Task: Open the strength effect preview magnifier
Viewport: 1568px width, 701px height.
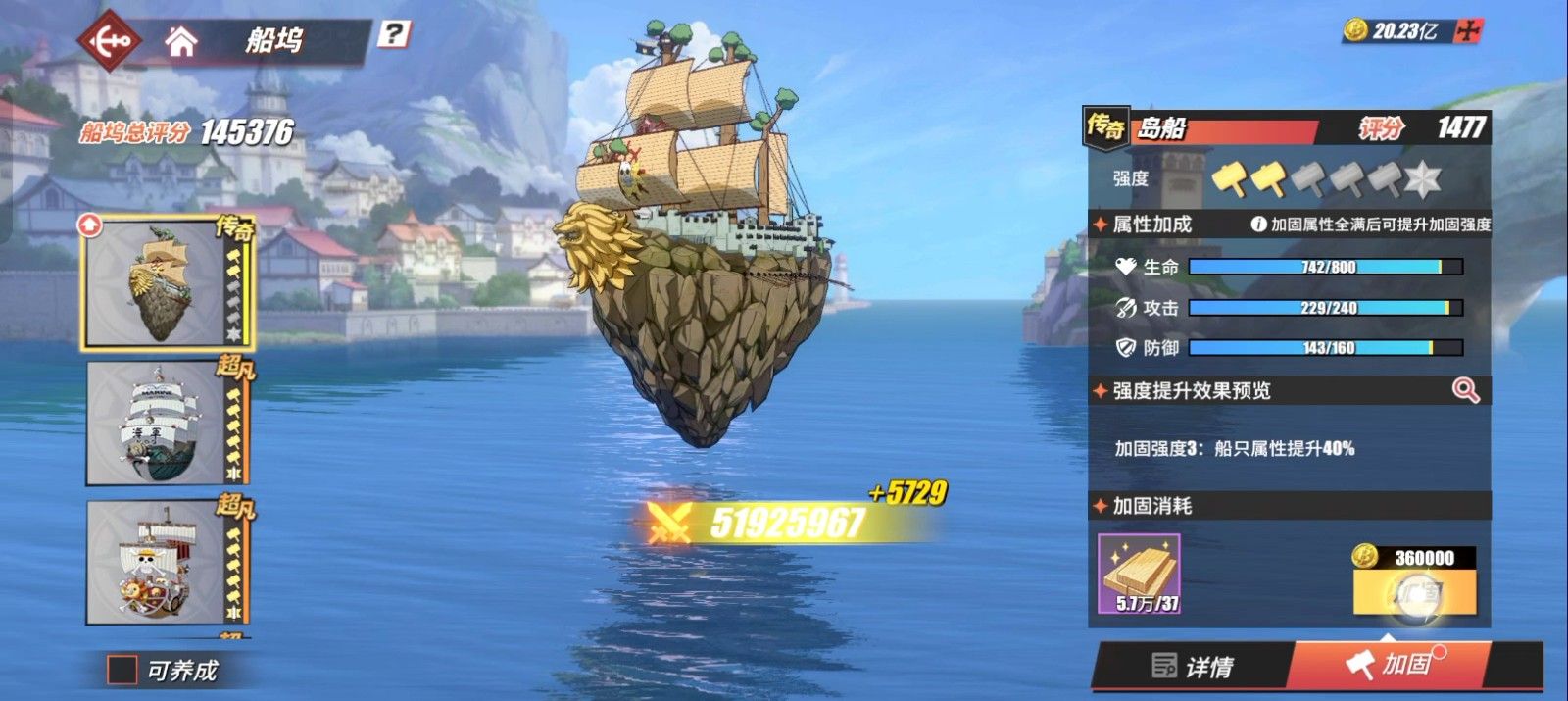Action: point(1465,390)
